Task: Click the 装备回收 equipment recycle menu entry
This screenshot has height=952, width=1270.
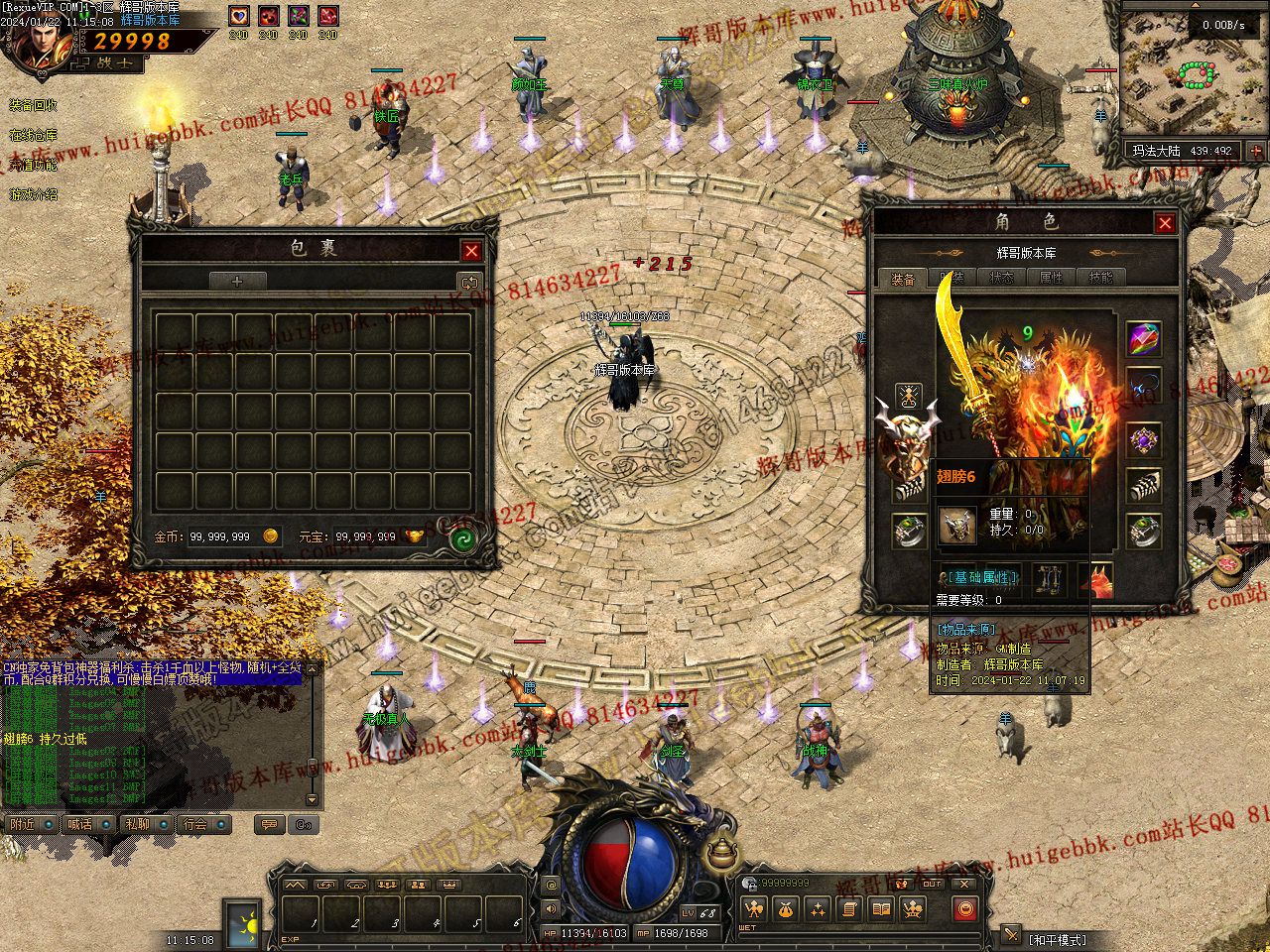Action: tap(33, 105)
